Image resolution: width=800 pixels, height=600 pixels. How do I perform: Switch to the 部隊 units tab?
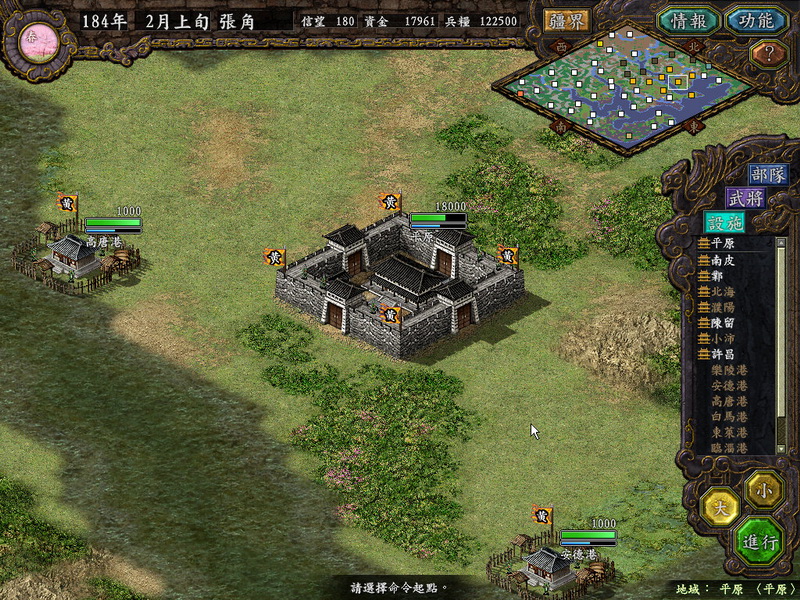click(768, 174)
